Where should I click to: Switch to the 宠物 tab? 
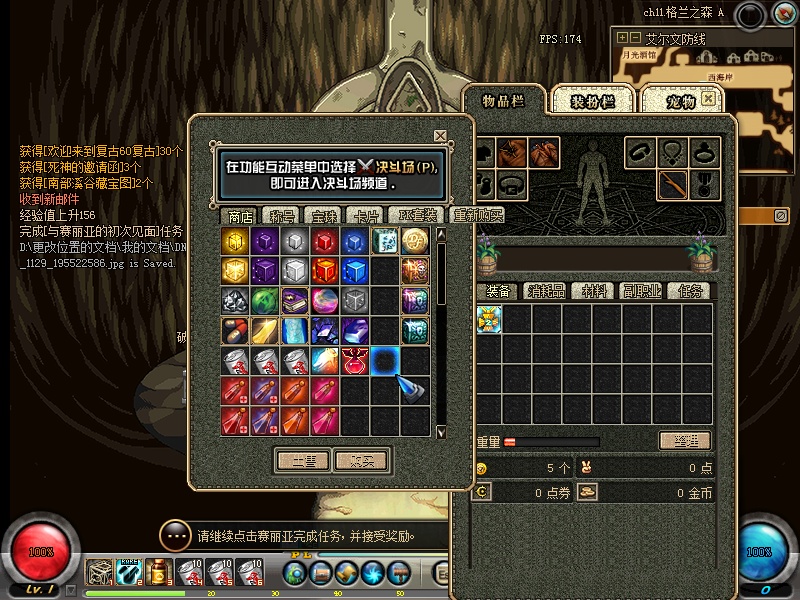(x=680, y=102)
